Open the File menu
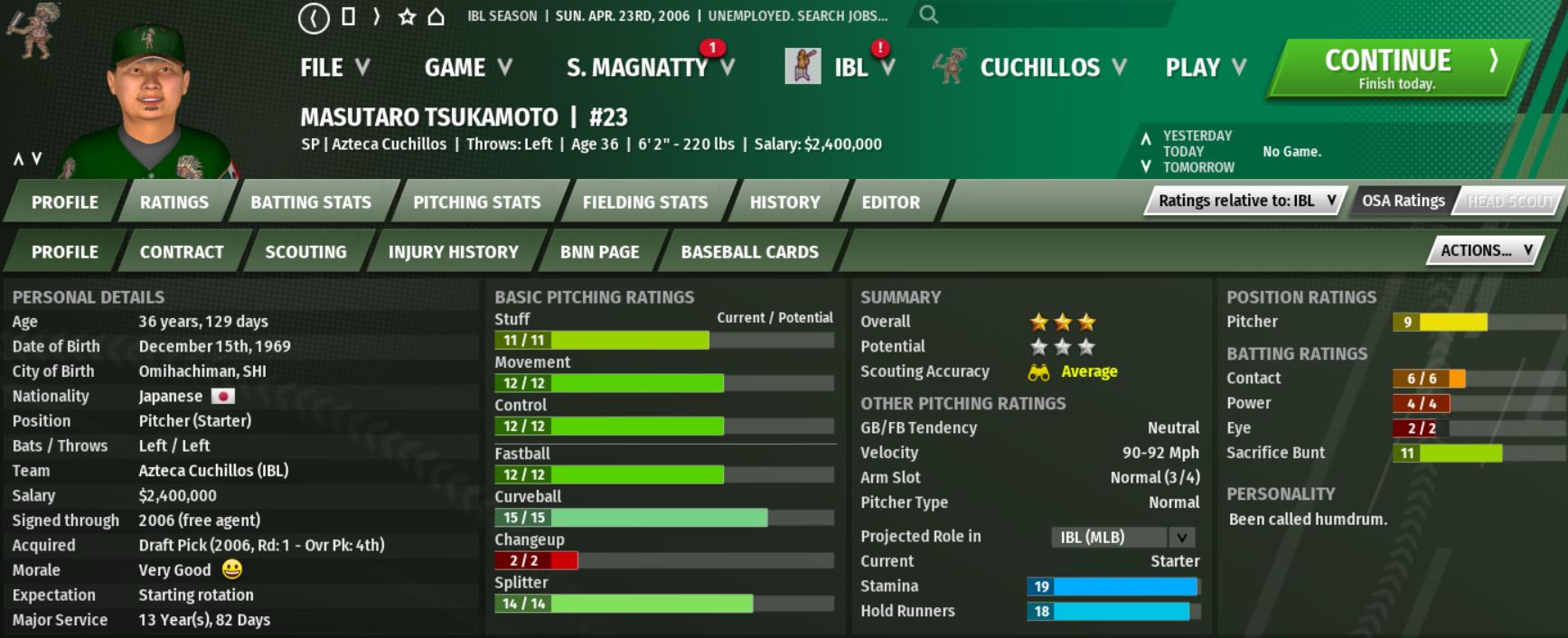This screenshot has height=638, width=1568. tap(334, 68)
